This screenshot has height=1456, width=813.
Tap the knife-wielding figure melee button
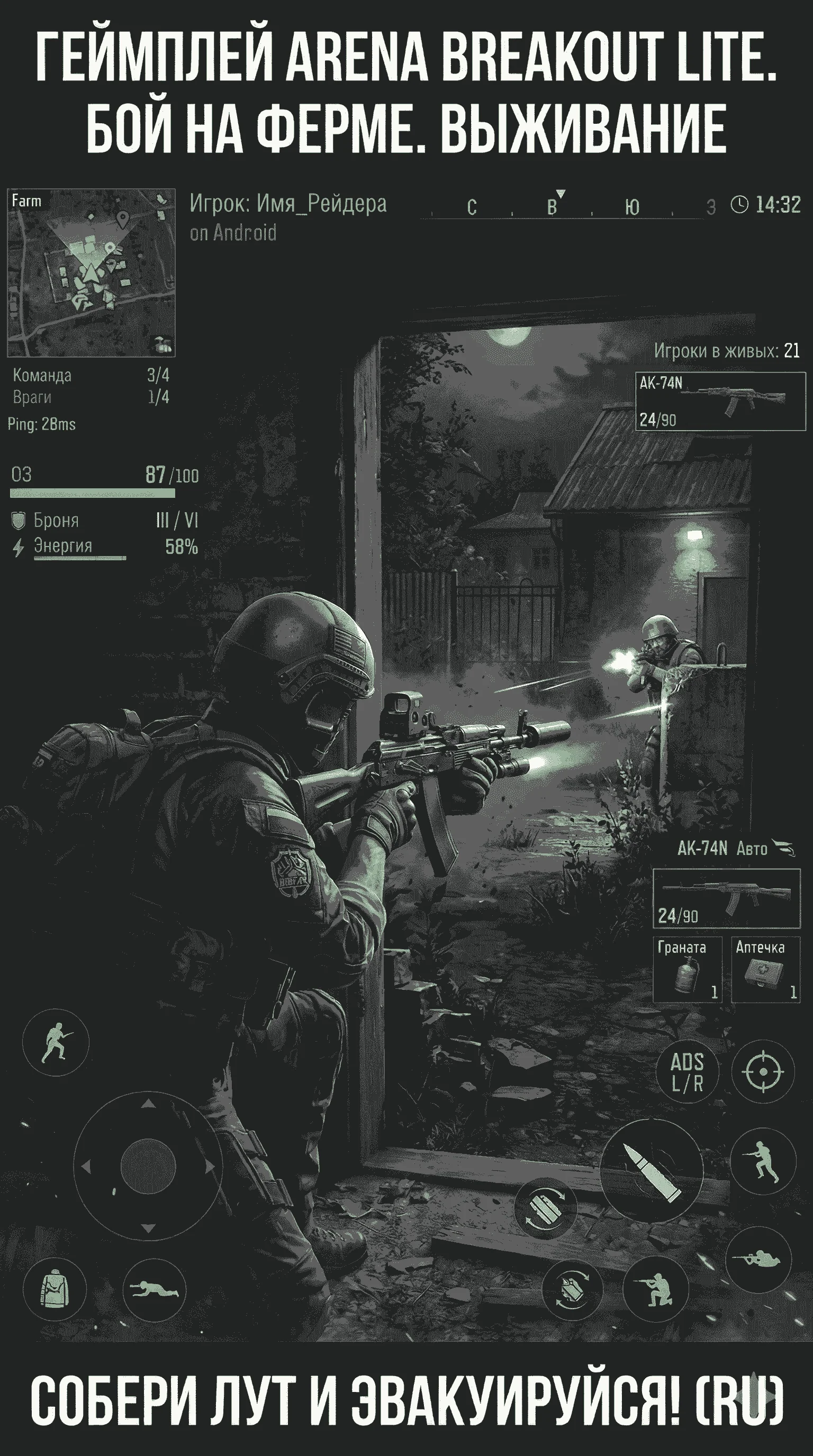pos(56,1042)
